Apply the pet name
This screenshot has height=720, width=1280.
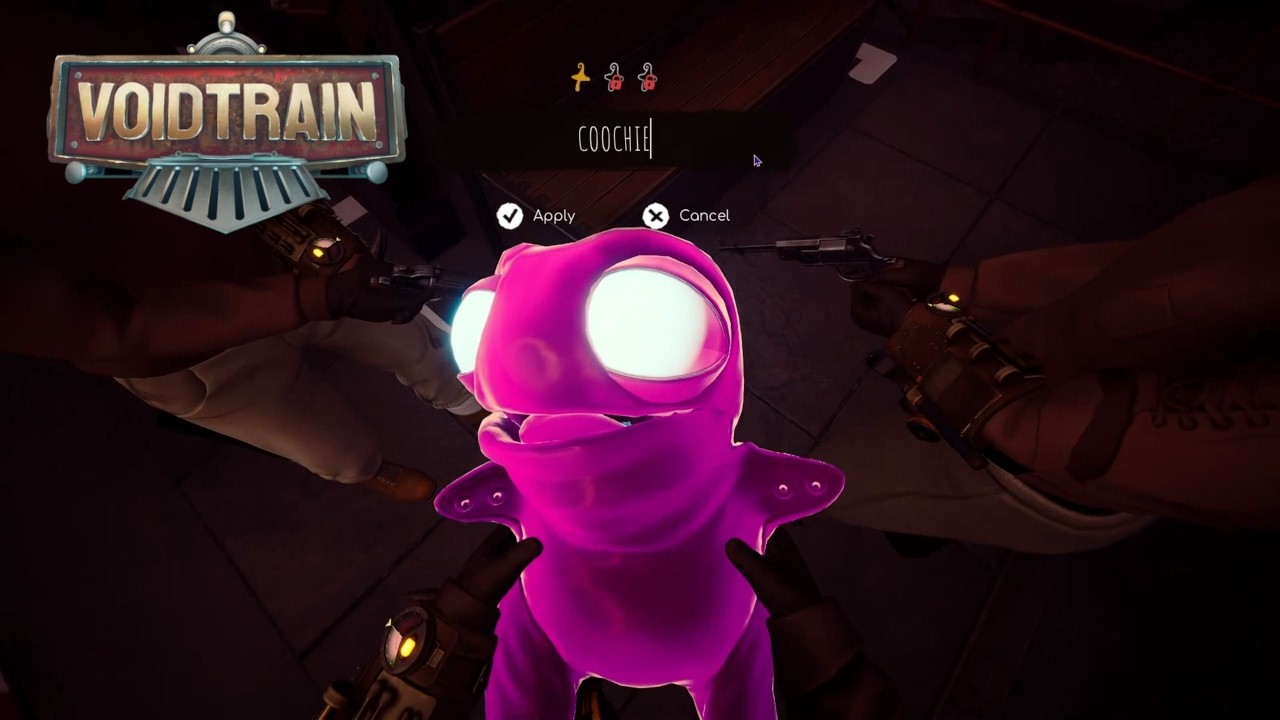537,216
